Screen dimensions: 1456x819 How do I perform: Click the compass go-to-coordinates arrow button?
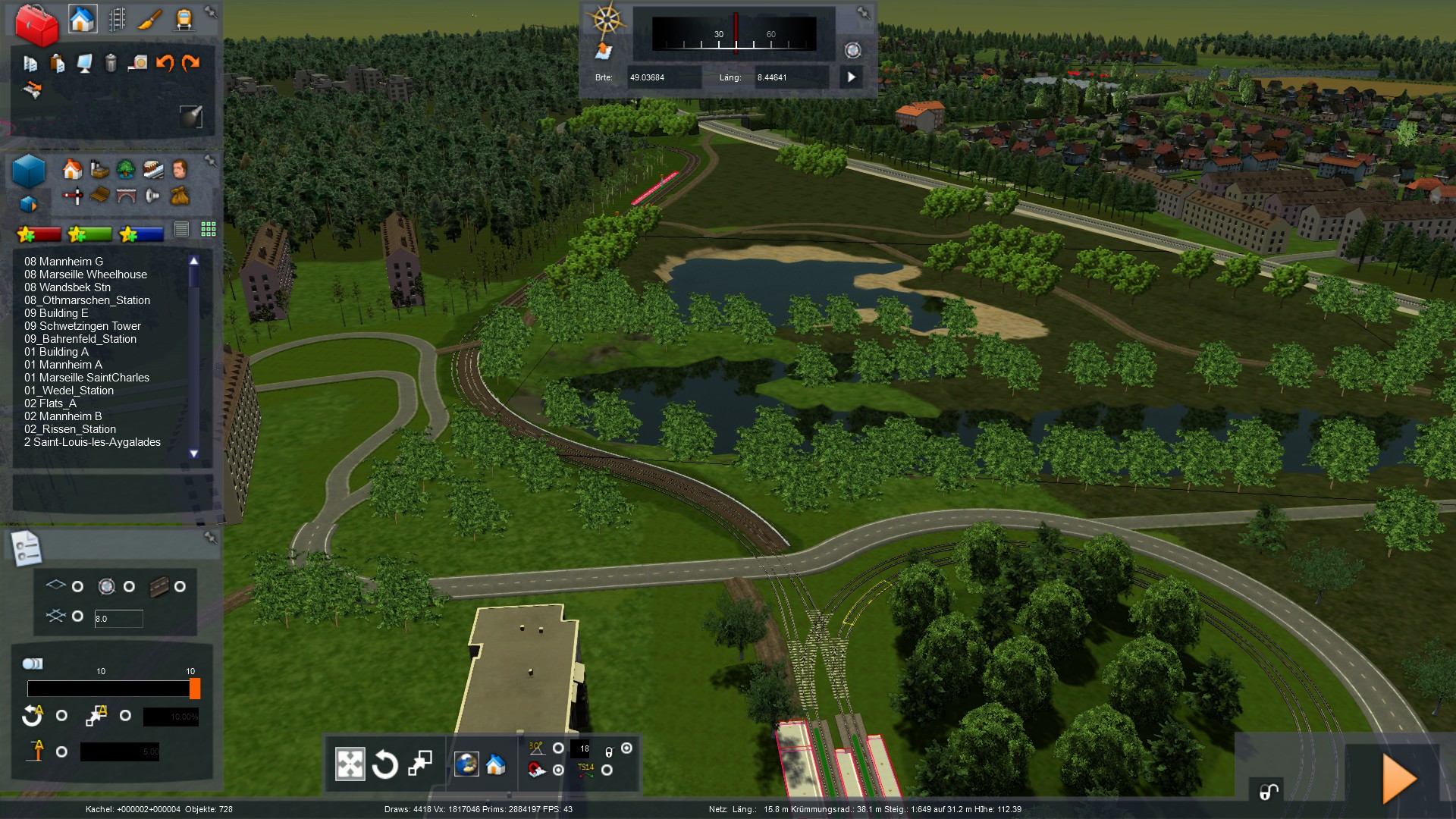pos(852,77)
